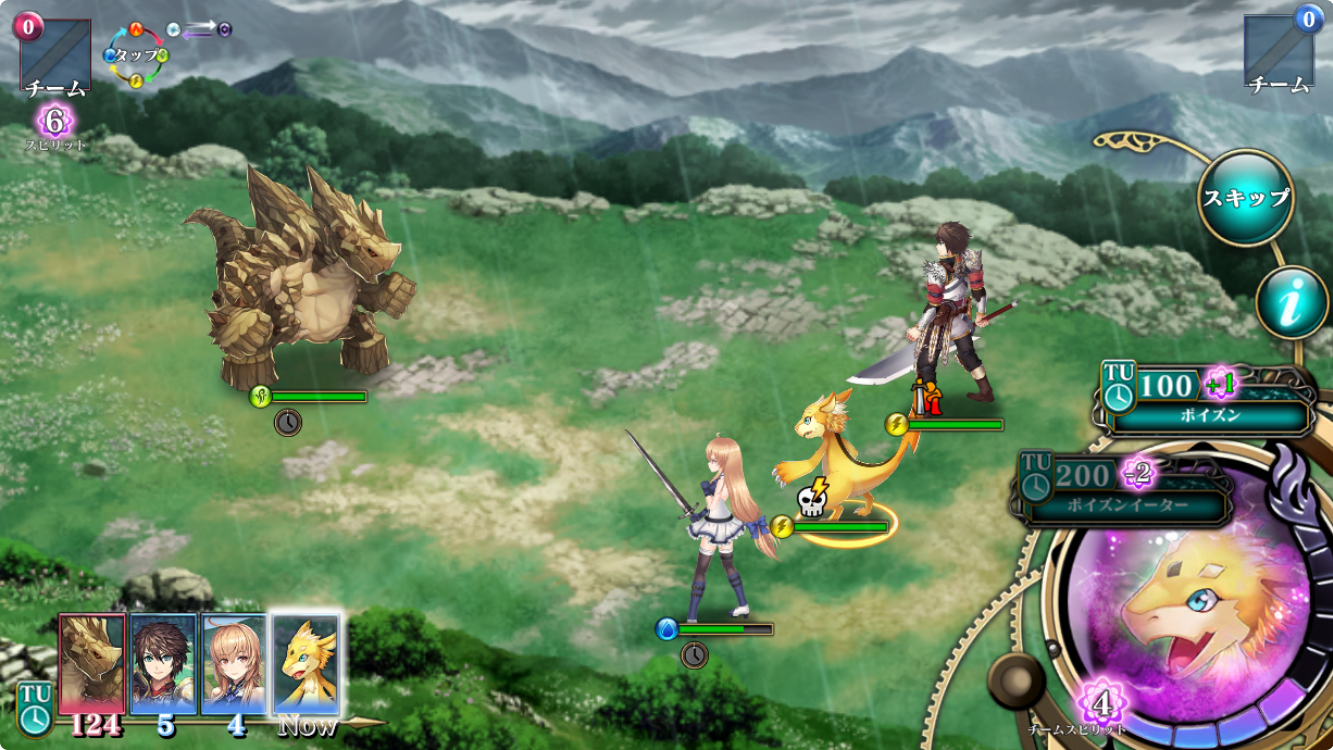This screenshot has height=750, width=1333.
Task: Show the elemental affinity タップ chart
Action: (137, 54)
